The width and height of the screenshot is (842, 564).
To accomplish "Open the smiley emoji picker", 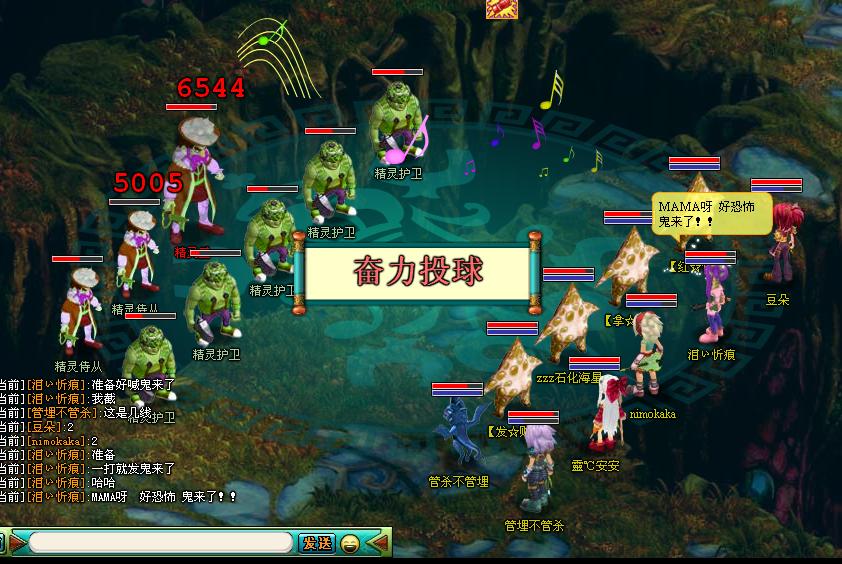I will (349, 543).
